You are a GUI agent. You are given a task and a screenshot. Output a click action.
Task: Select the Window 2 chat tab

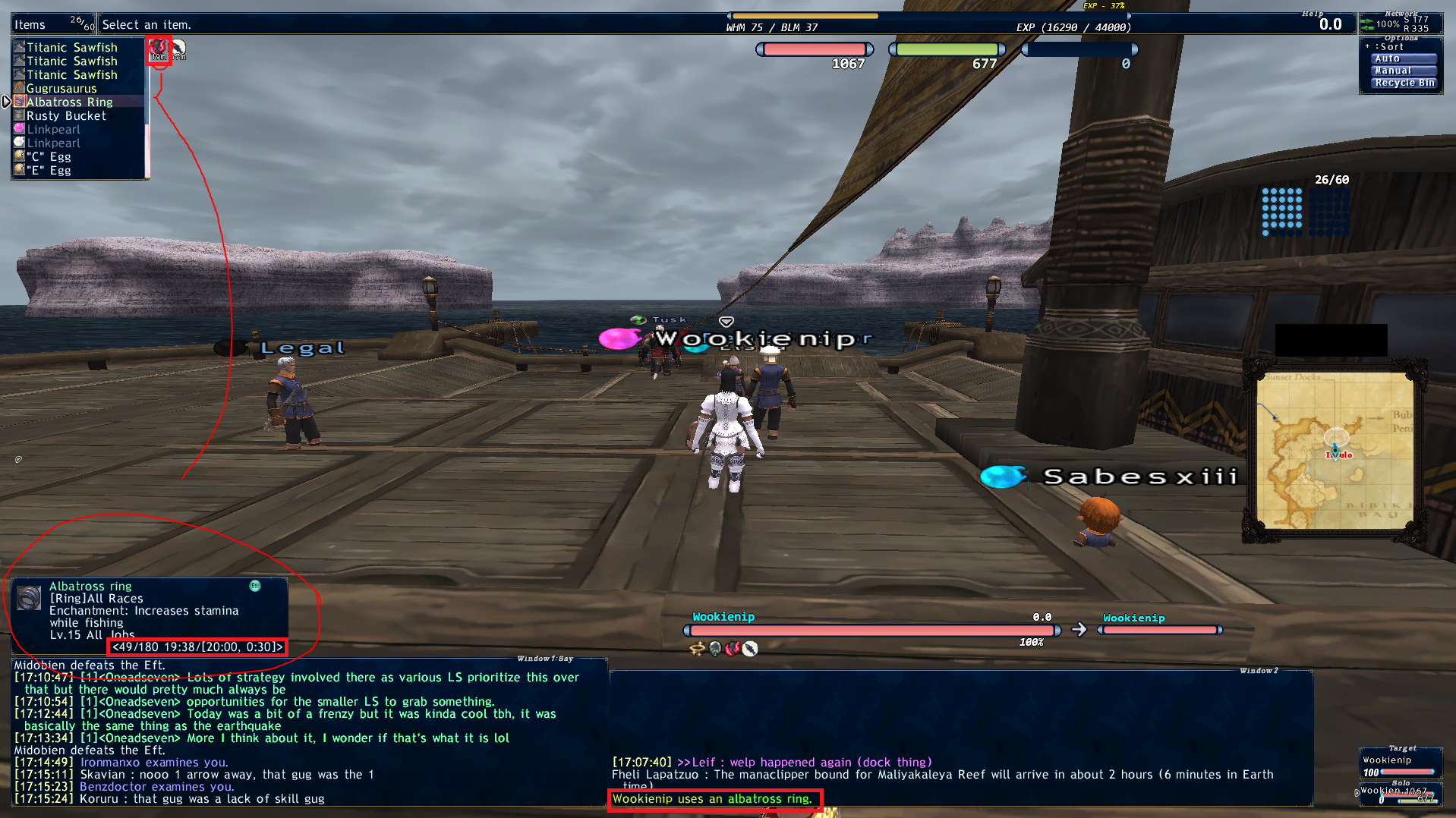[x=1260, y=672]
